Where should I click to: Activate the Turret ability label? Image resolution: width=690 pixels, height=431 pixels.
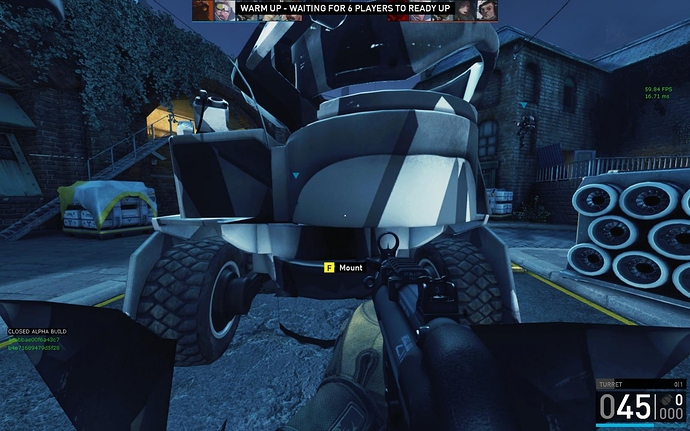609,383
